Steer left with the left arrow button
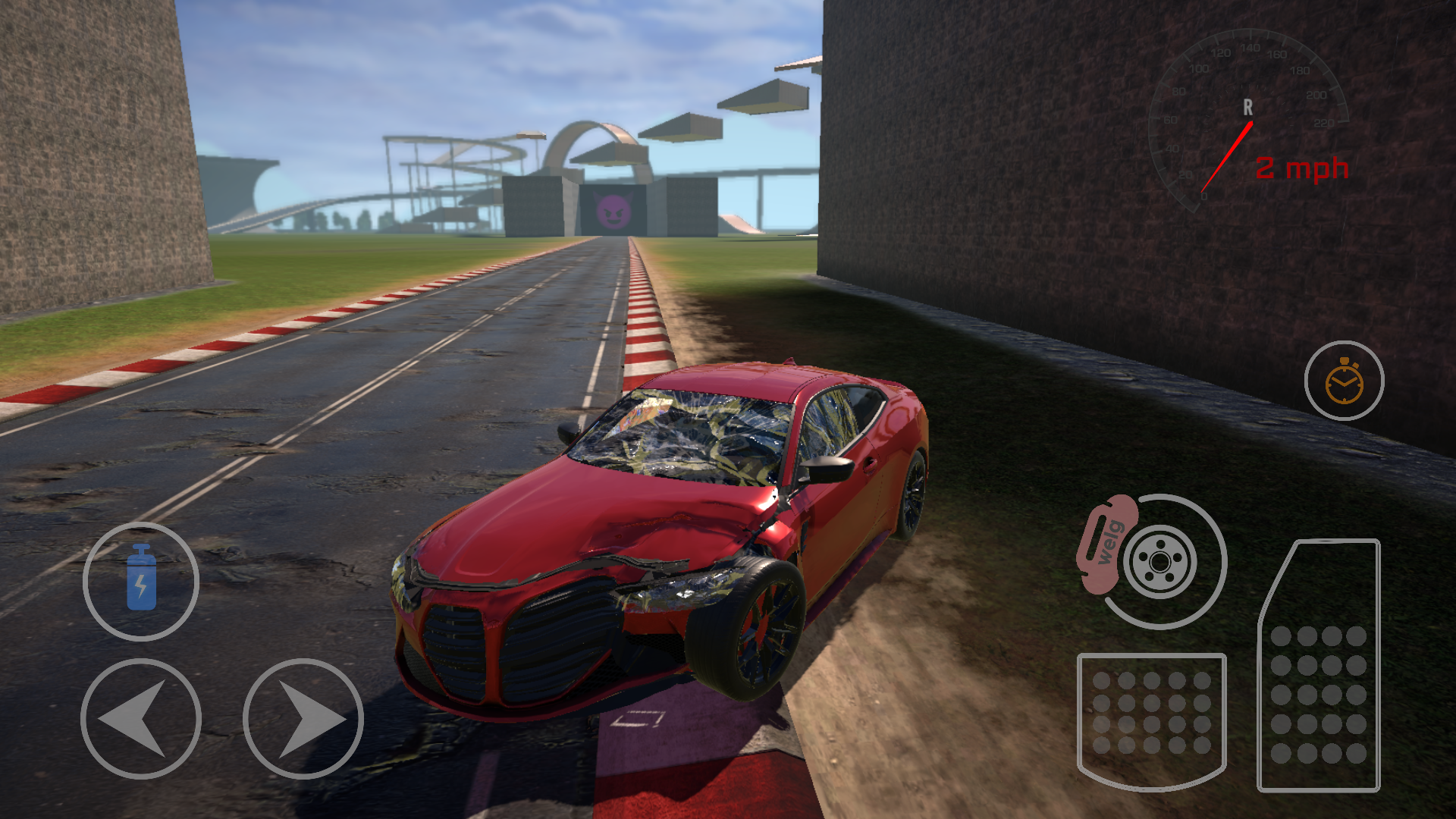1456x819 pixels. (141, 718)
